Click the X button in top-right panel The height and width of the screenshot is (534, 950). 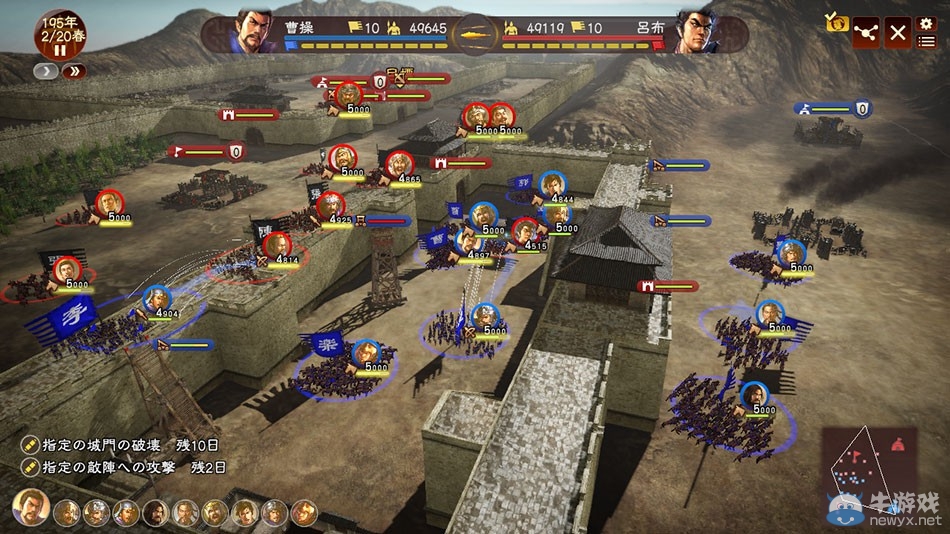point(898,32)
